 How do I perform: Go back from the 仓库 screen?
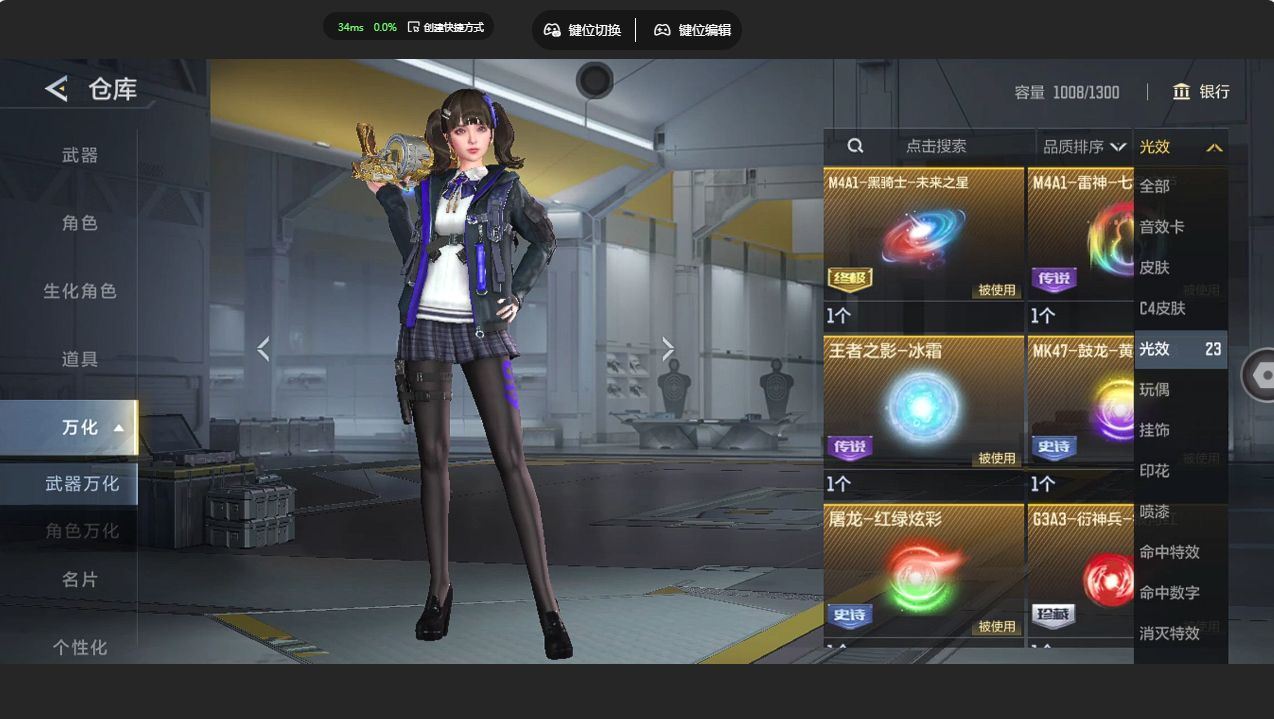coord(56,89)
